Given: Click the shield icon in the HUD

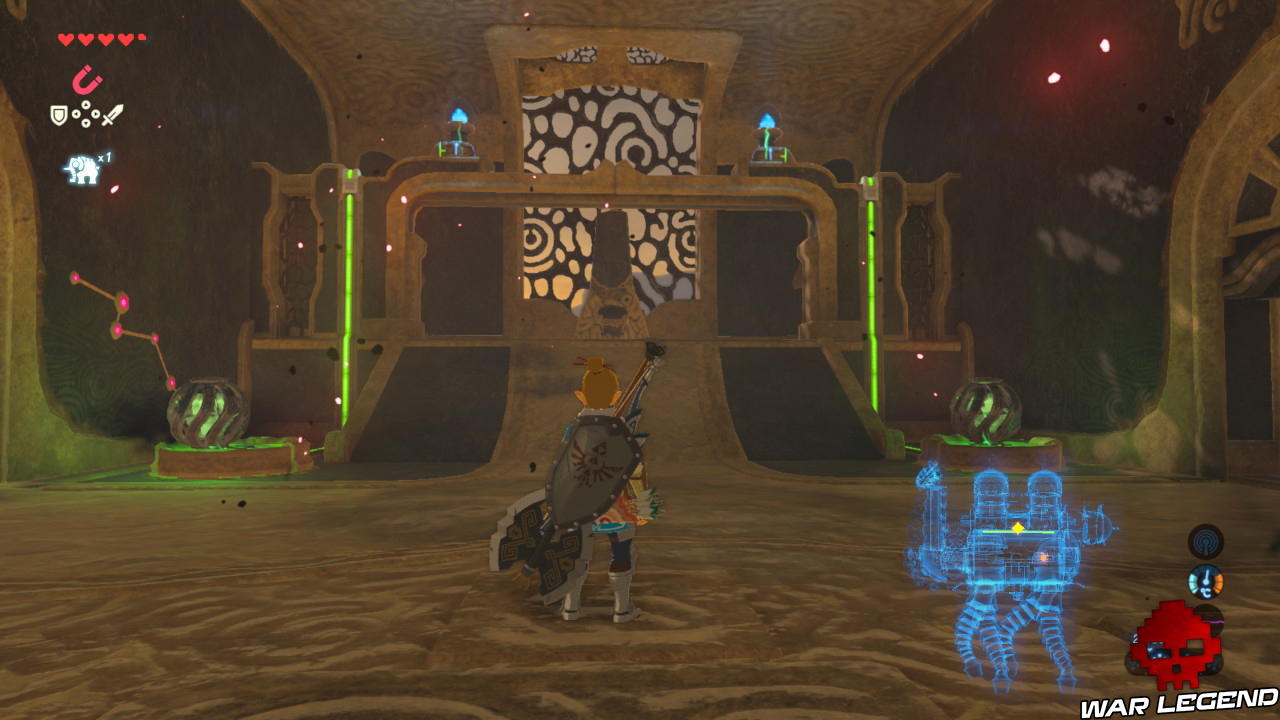Looking at the screenshot, I should [58, 114].
